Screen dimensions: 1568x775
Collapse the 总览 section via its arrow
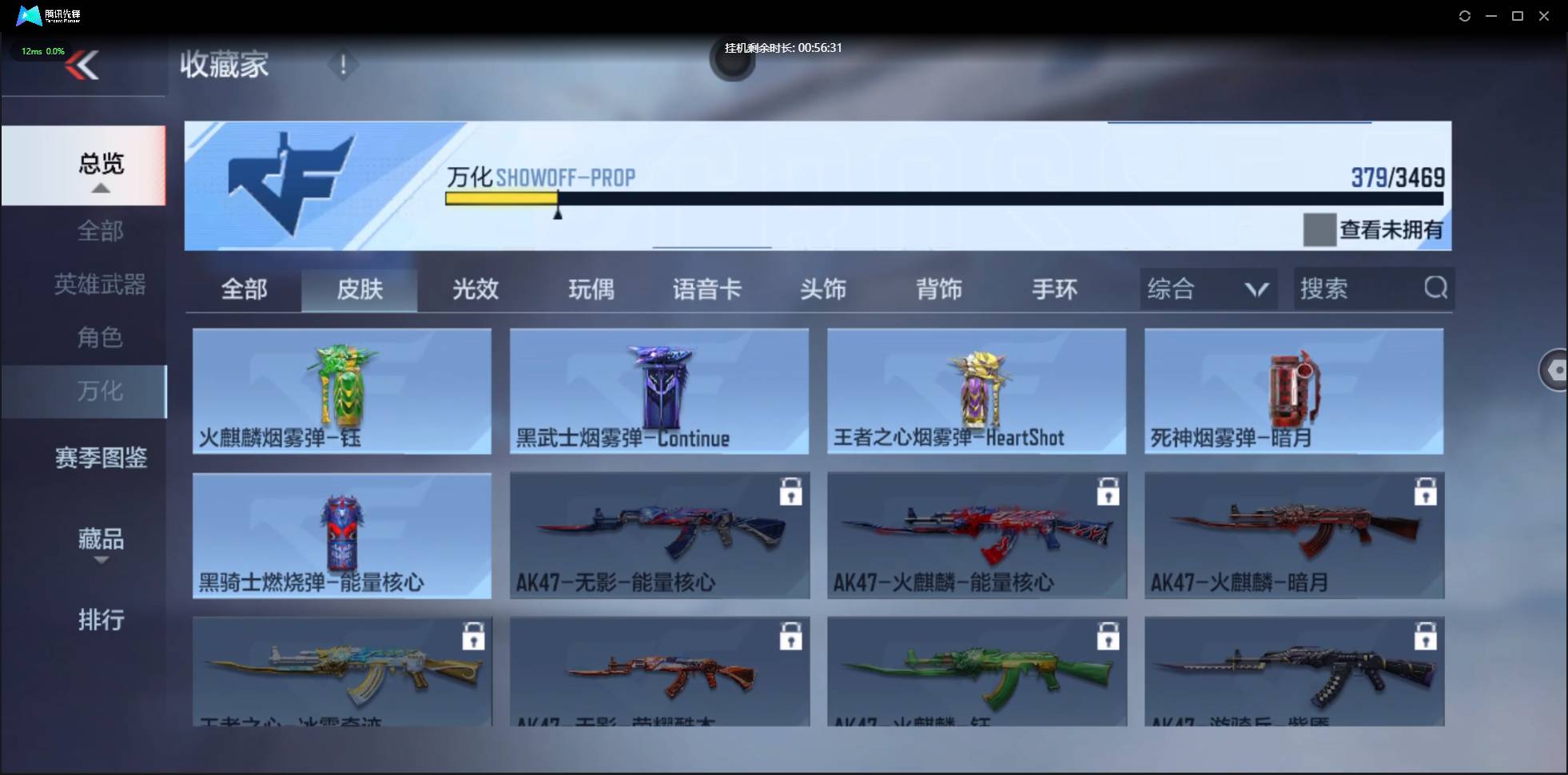100,187
